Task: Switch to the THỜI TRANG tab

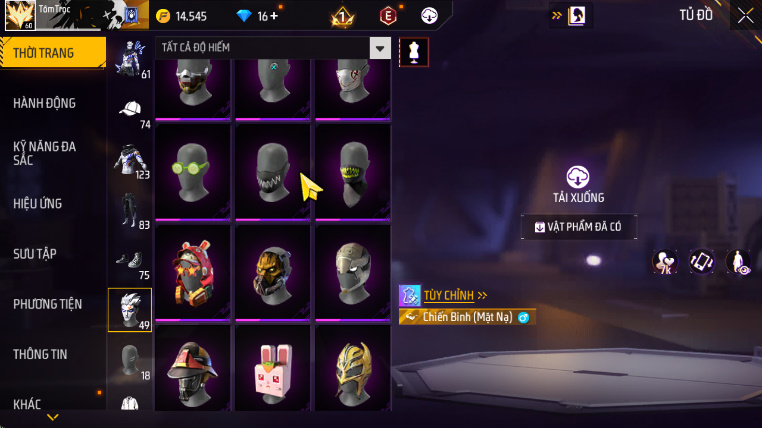Action: [44, 53]
